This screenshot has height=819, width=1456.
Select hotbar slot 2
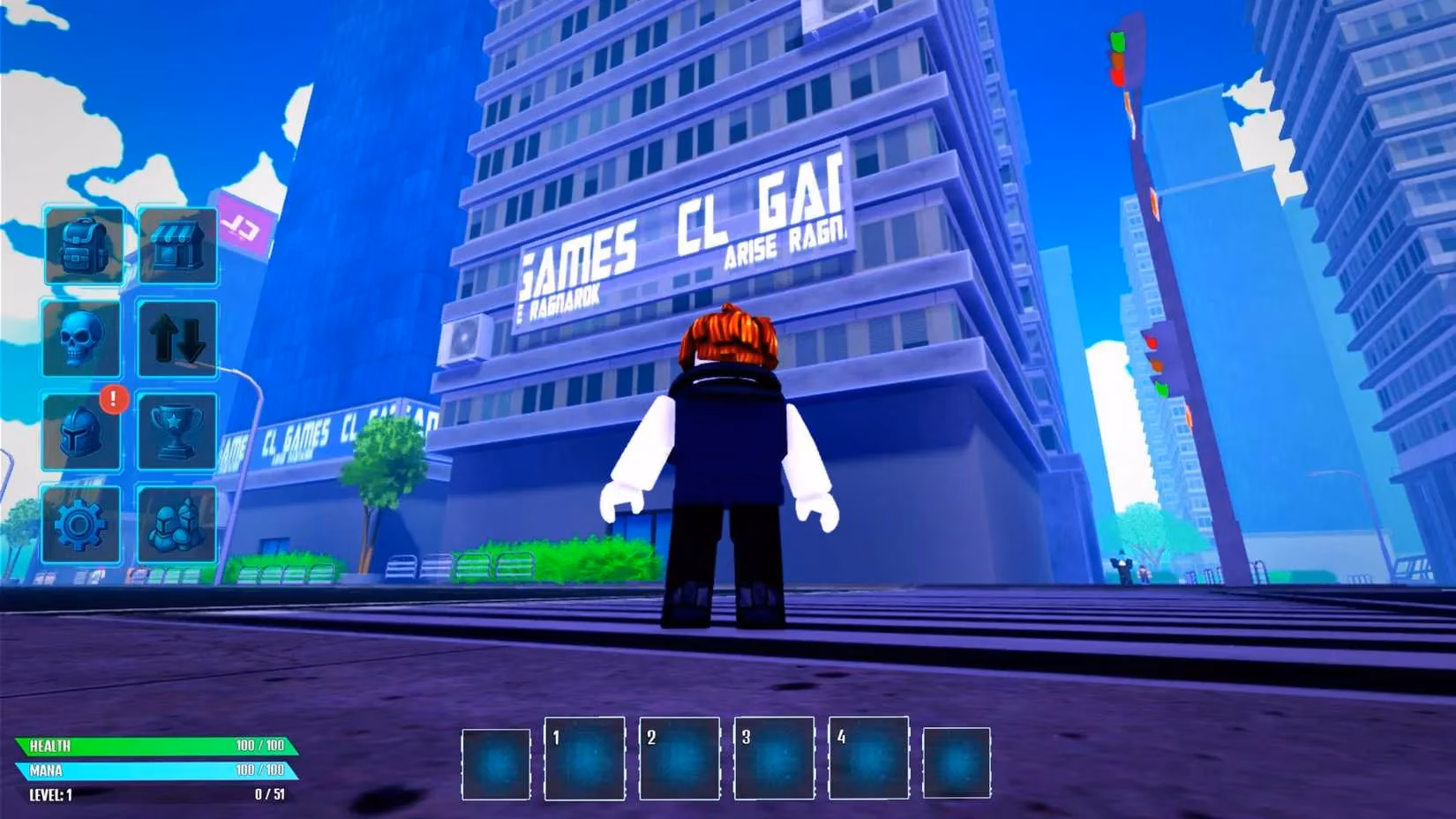(x=679, y=761)
